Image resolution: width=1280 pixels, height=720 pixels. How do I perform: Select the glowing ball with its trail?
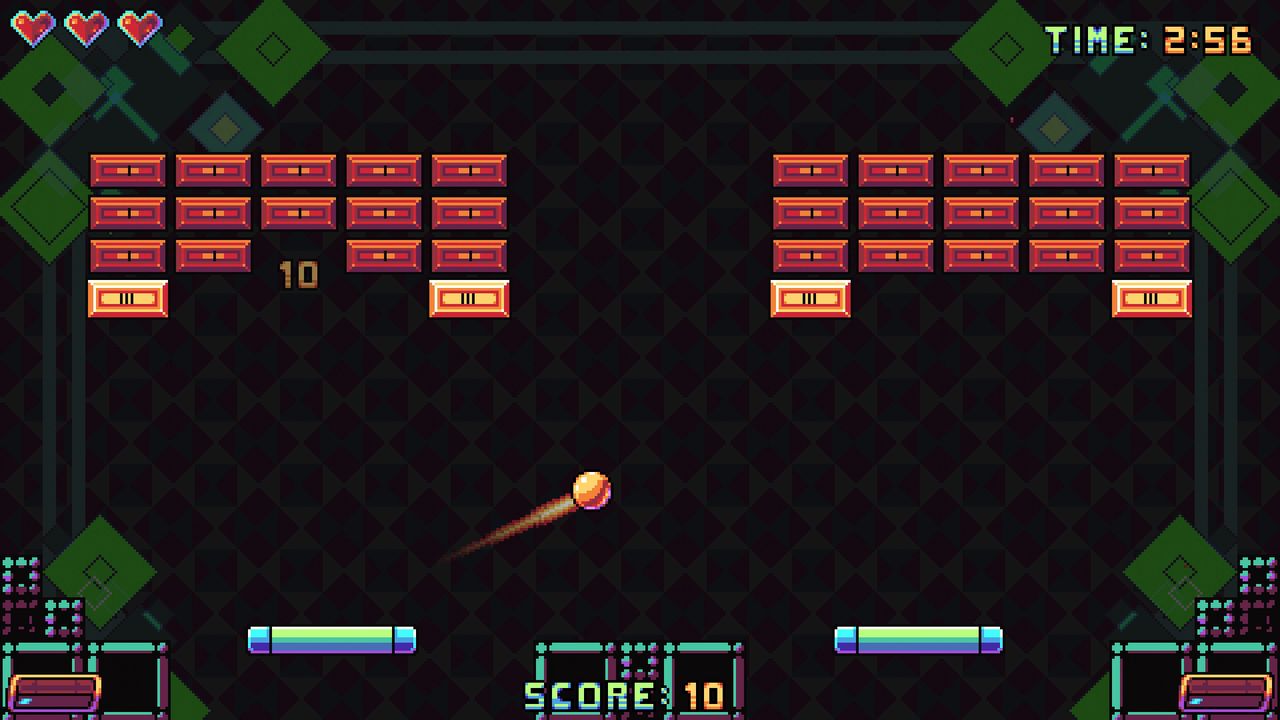pyautogui.click(x=592, y=490)
